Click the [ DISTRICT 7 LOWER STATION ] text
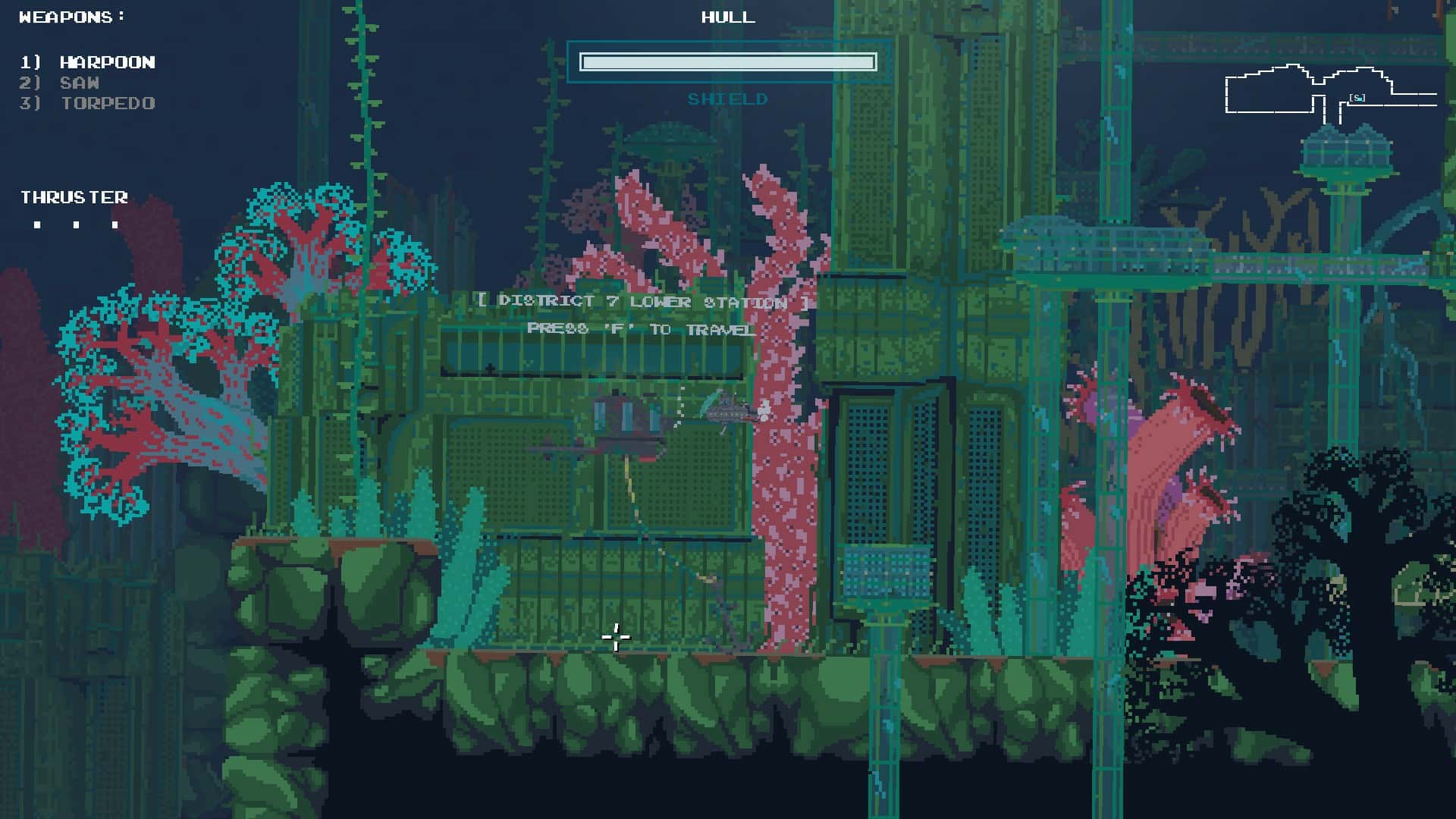The width and height of the screenshot is (1456, 819). 643,302
